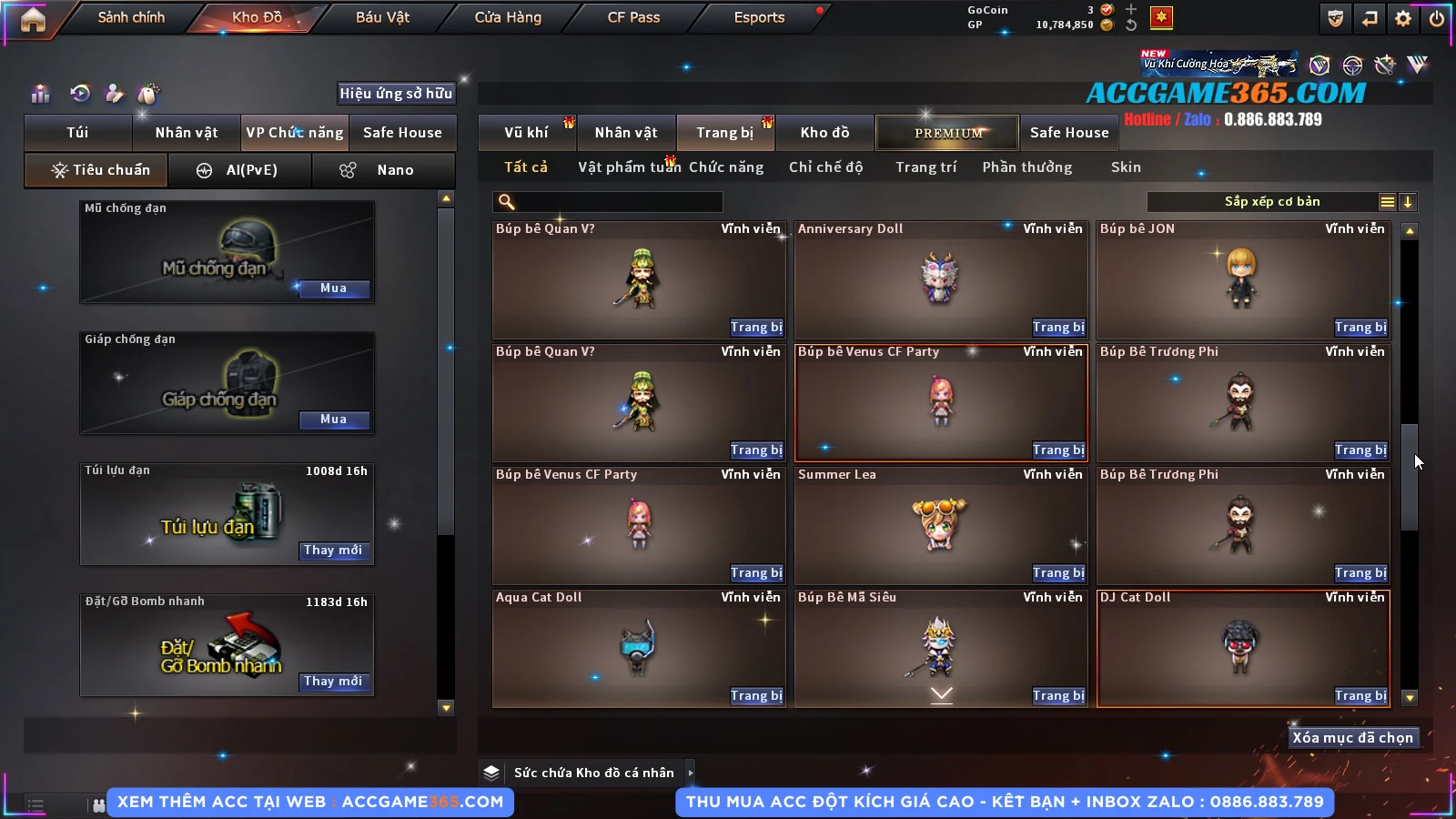Go to the Sảnh chính lobby tab
The image size is (1456, 819).
point(131,17)
